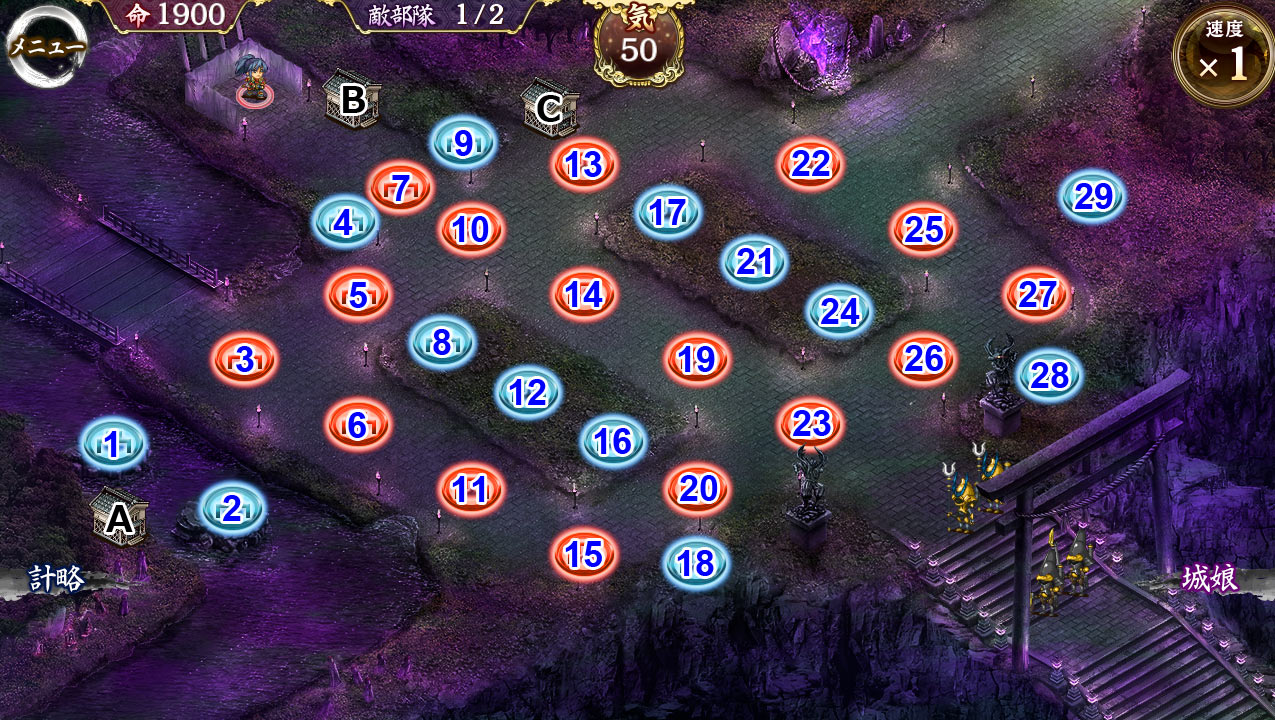Choose red deployment tile 26
This screenshot has width=1275, height=720.
(923, 360)
